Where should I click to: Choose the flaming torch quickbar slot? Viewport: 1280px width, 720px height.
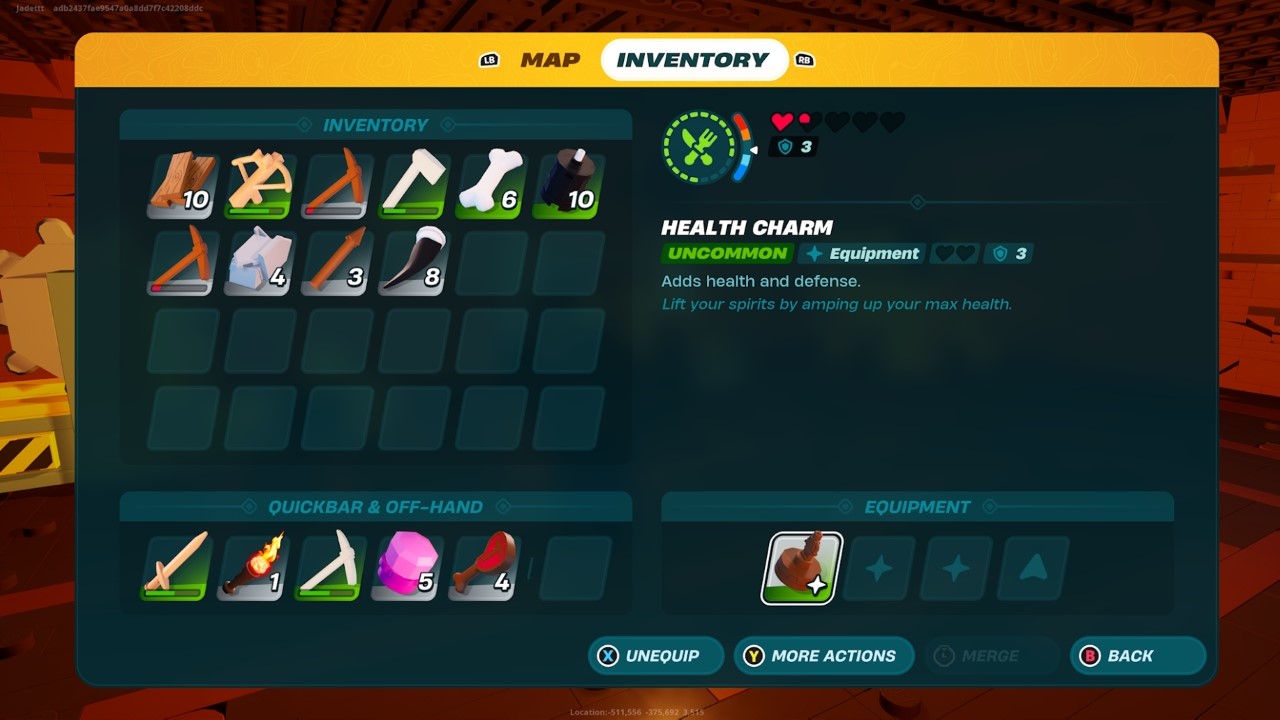(x=254, y=567)
